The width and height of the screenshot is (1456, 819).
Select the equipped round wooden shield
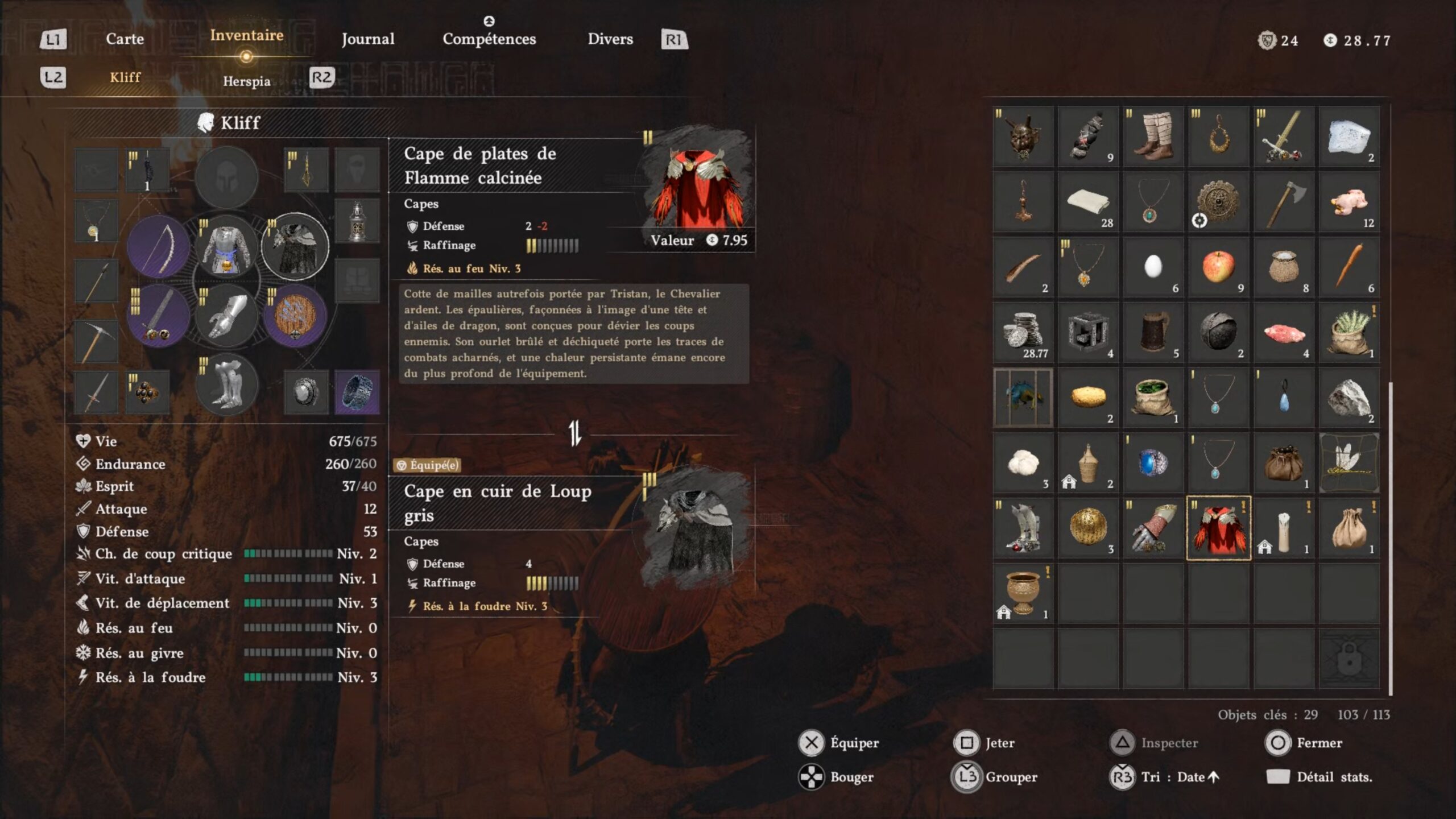[295, 316]
